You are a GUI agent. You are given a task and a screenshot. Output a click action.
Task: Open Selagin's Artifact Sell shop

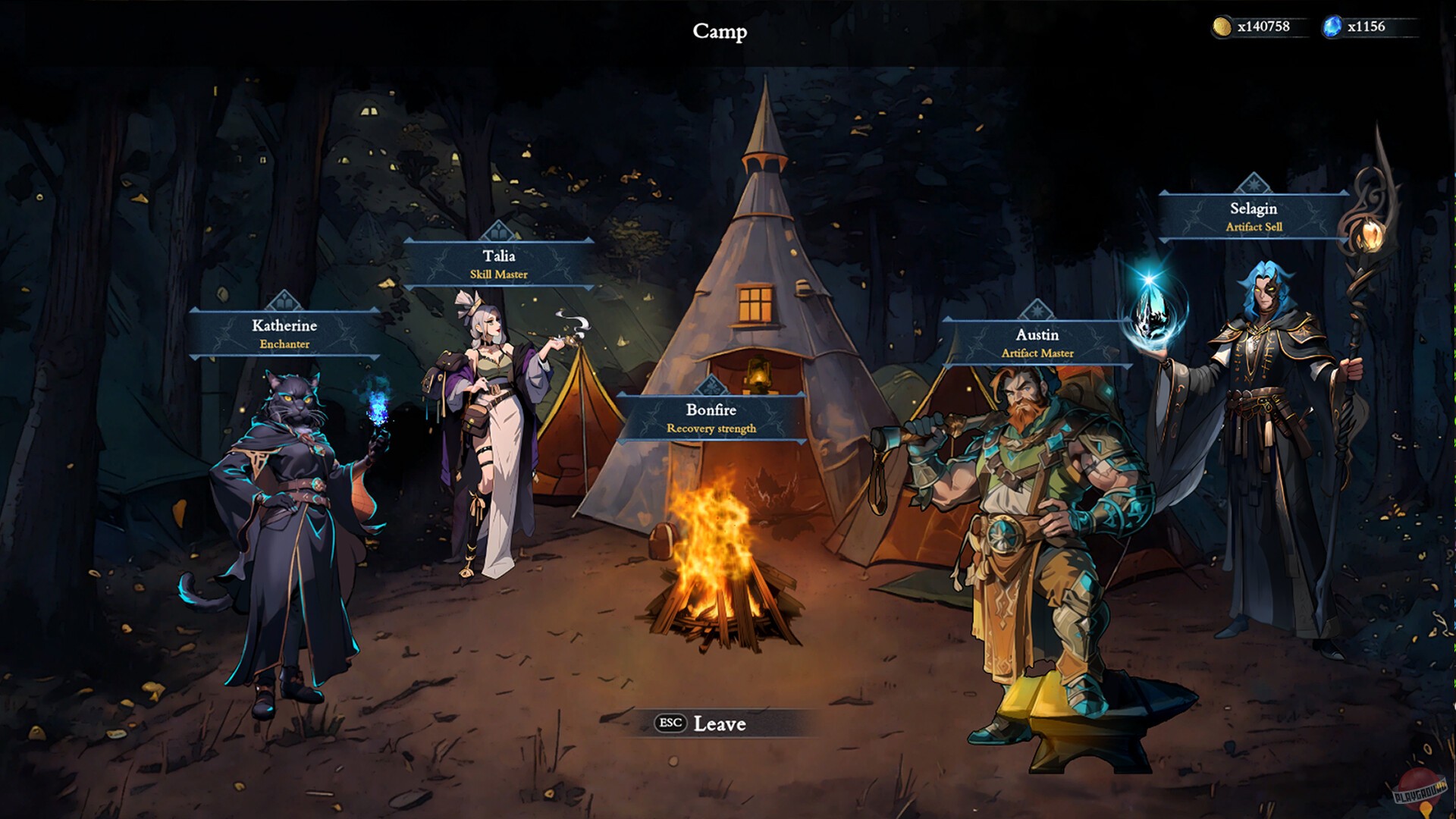[x=1255, y=216]
